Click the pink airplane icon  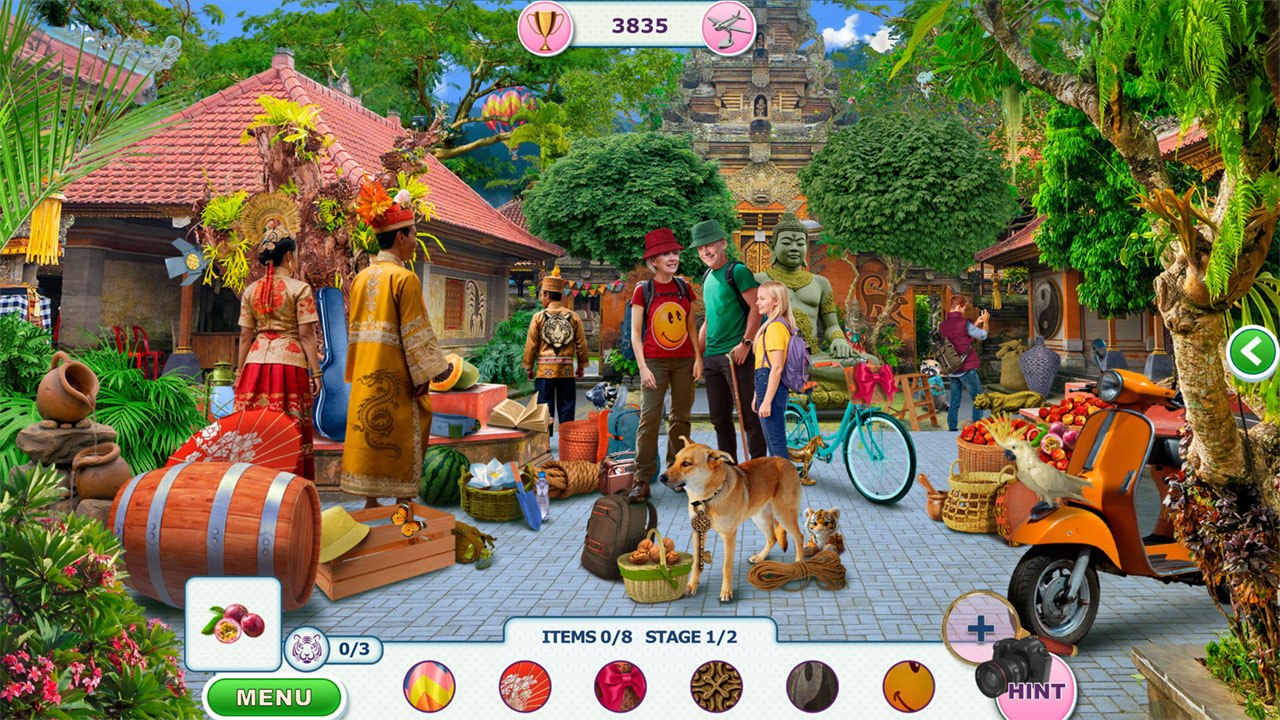coord(728,27)
